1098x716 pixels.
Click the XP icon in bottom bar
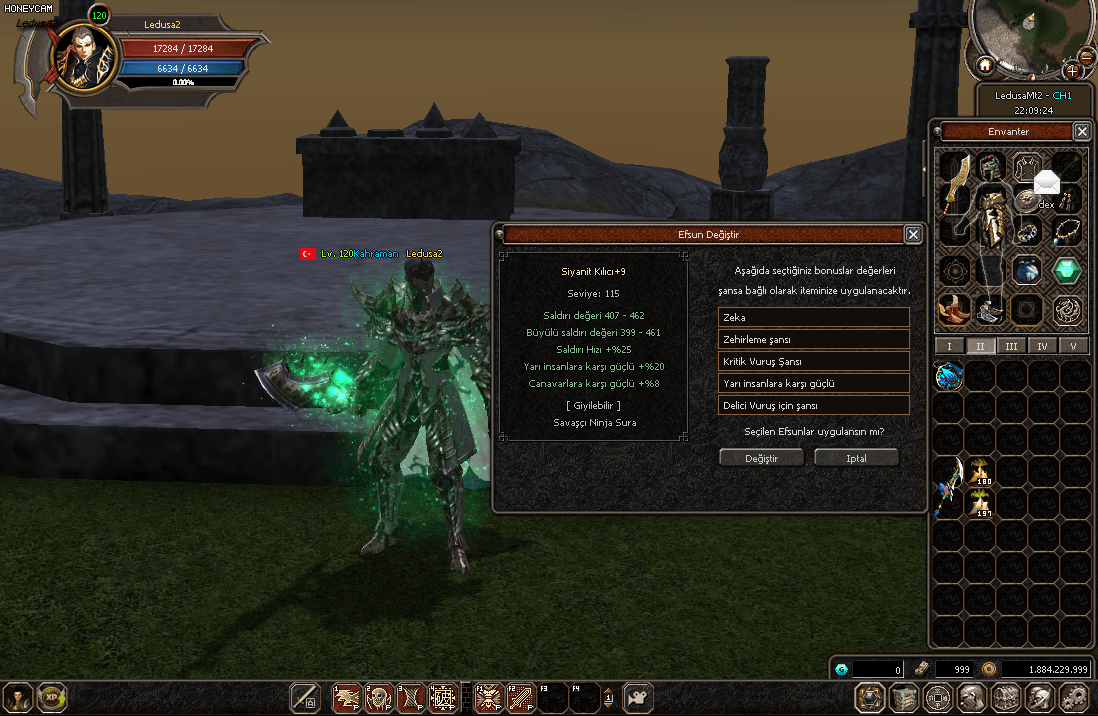tap(51, 697)
